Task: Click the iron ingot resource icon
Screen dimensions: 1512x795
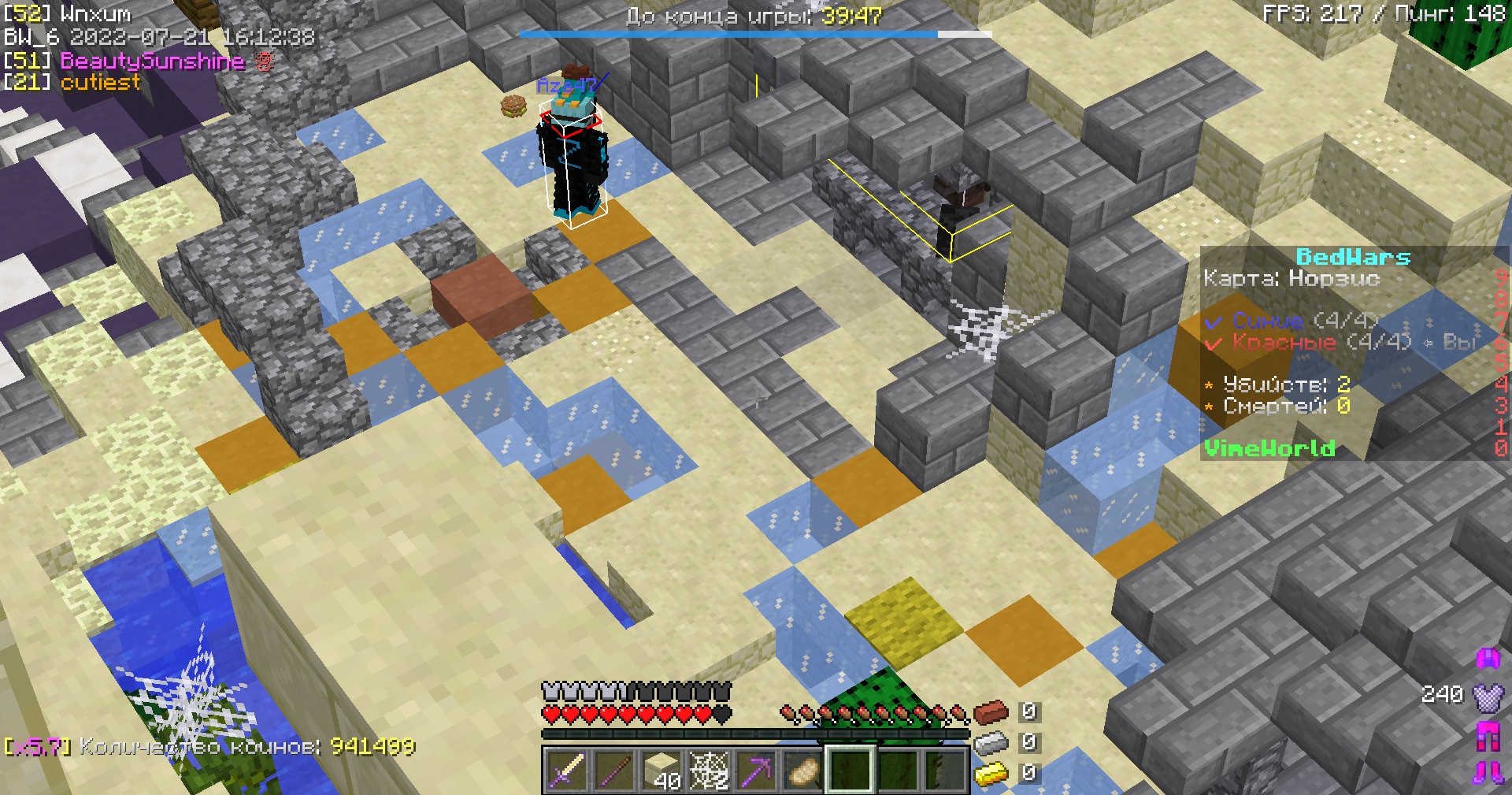Action: point(991,742)
